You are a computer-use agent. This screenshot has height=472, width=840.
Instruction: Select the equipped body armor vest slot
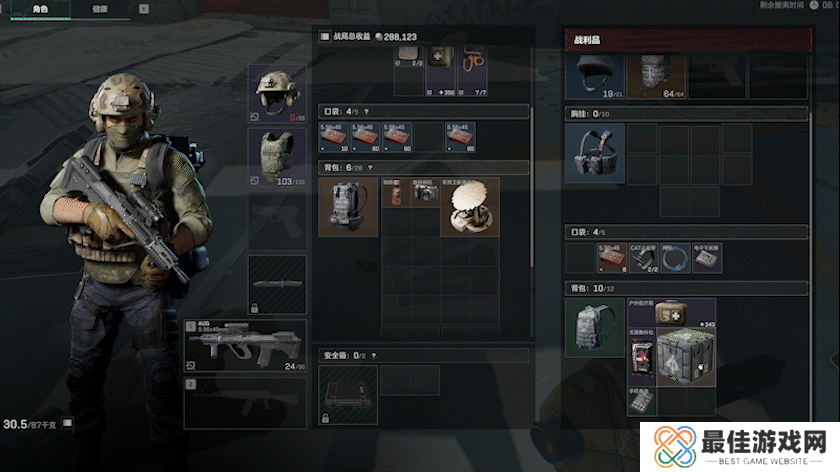click(x=278, y=156)
